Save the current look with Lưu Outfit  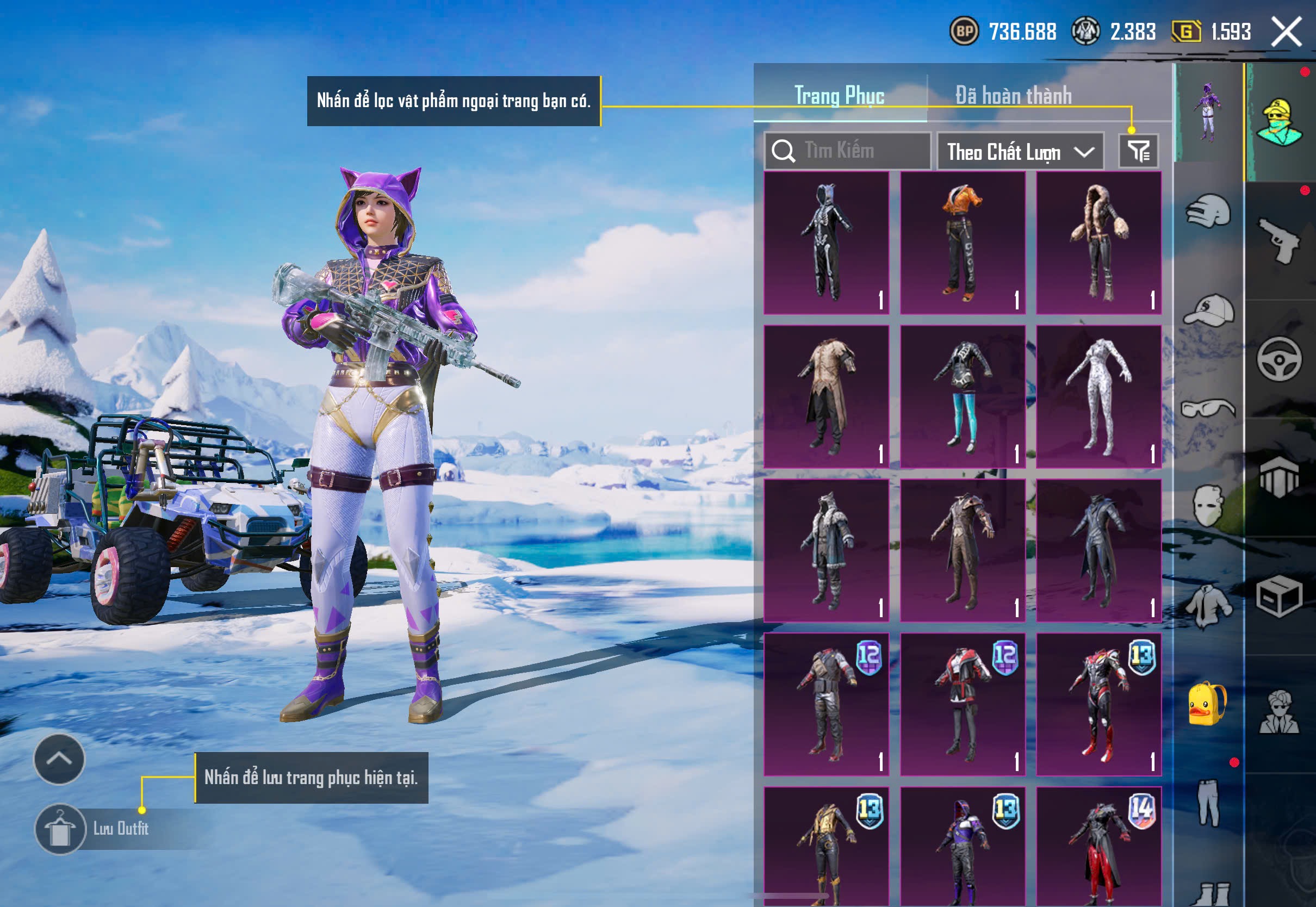(61, 829)
